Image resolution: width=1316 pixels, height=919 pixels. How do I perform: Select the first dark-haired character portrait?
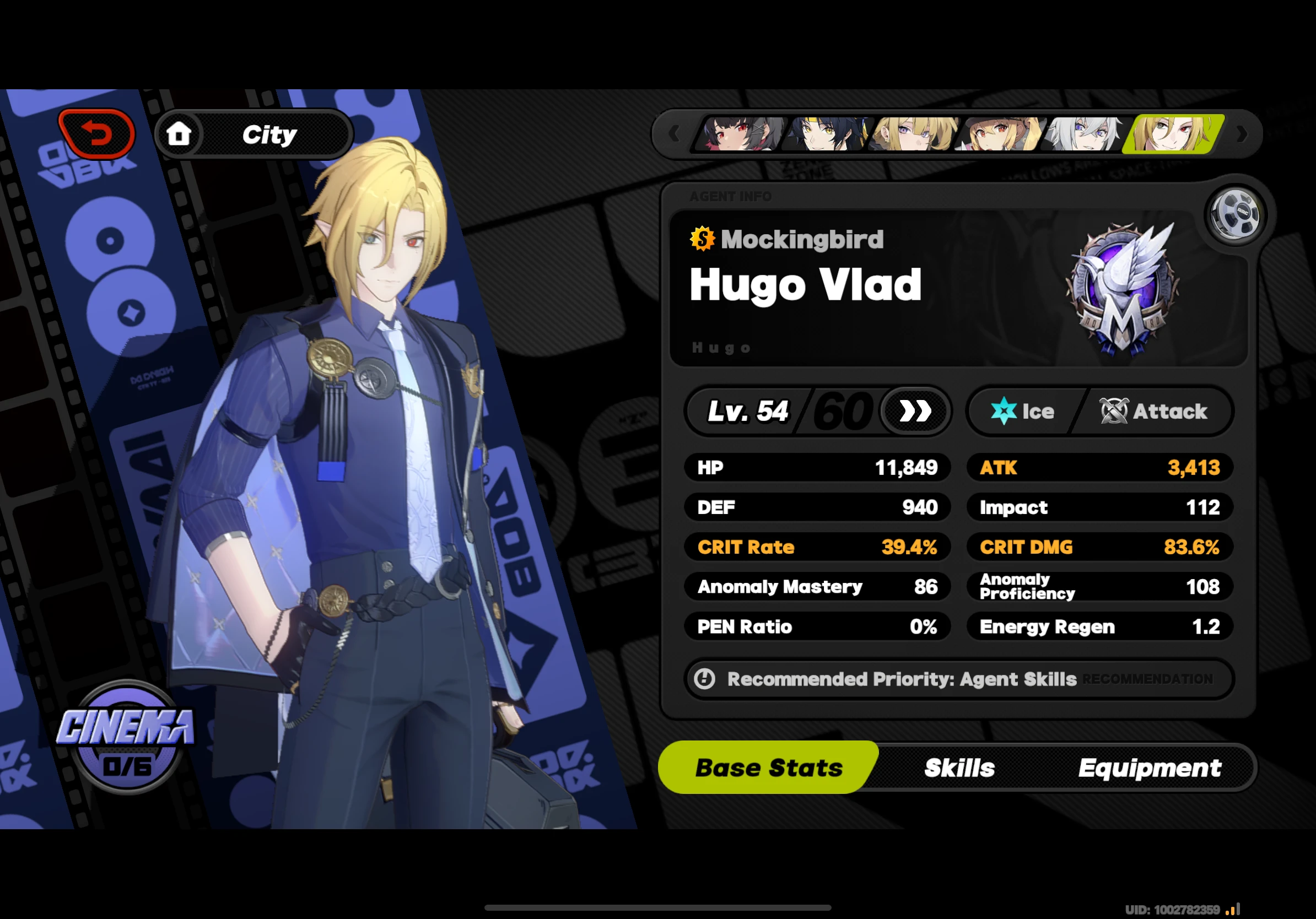coord(739,133)
